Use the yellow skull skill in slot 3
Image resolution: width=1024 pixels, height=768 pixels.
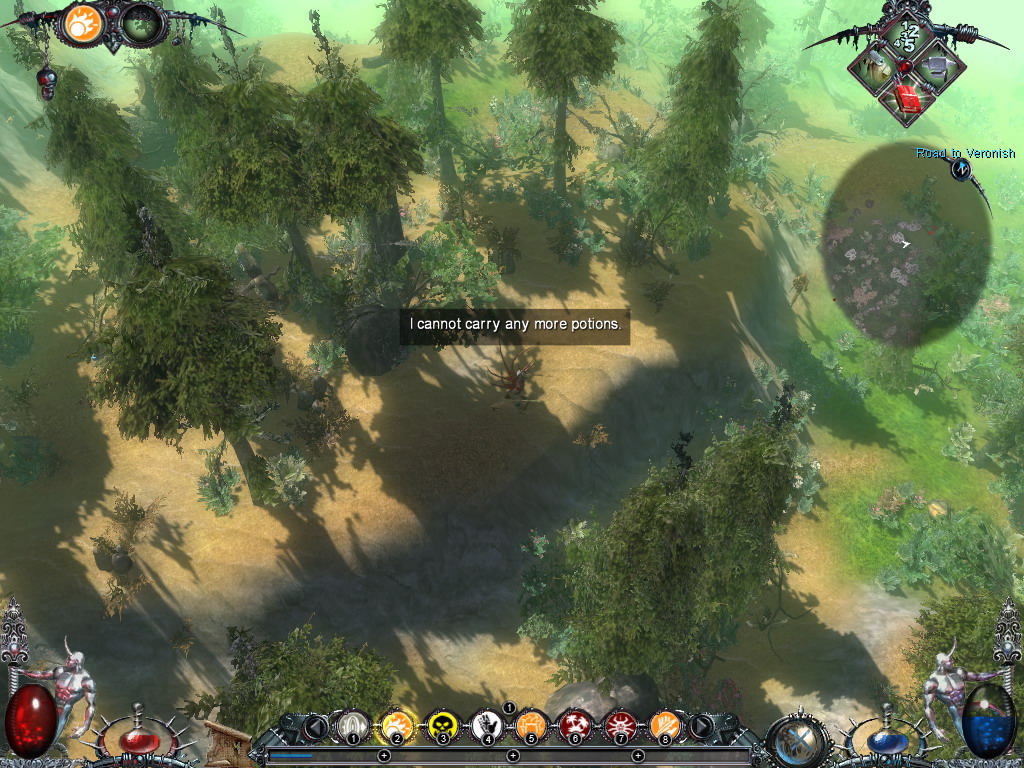tap(442, 725)
